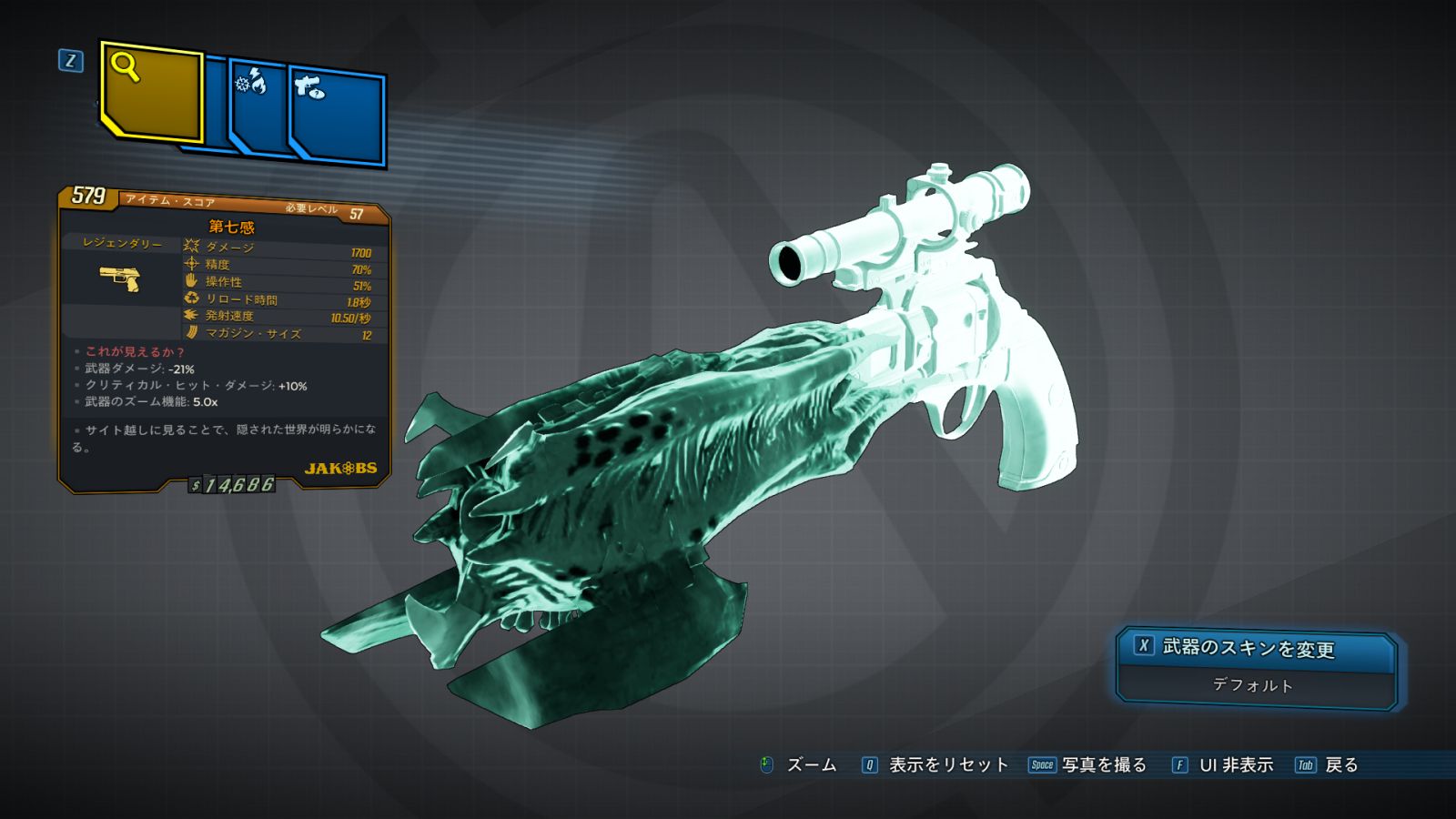Viewport: 1456px width, 819px height.
Task: Click 表示をリセット to reset the view
Action: pyautogui.click(x=947, y=765)
